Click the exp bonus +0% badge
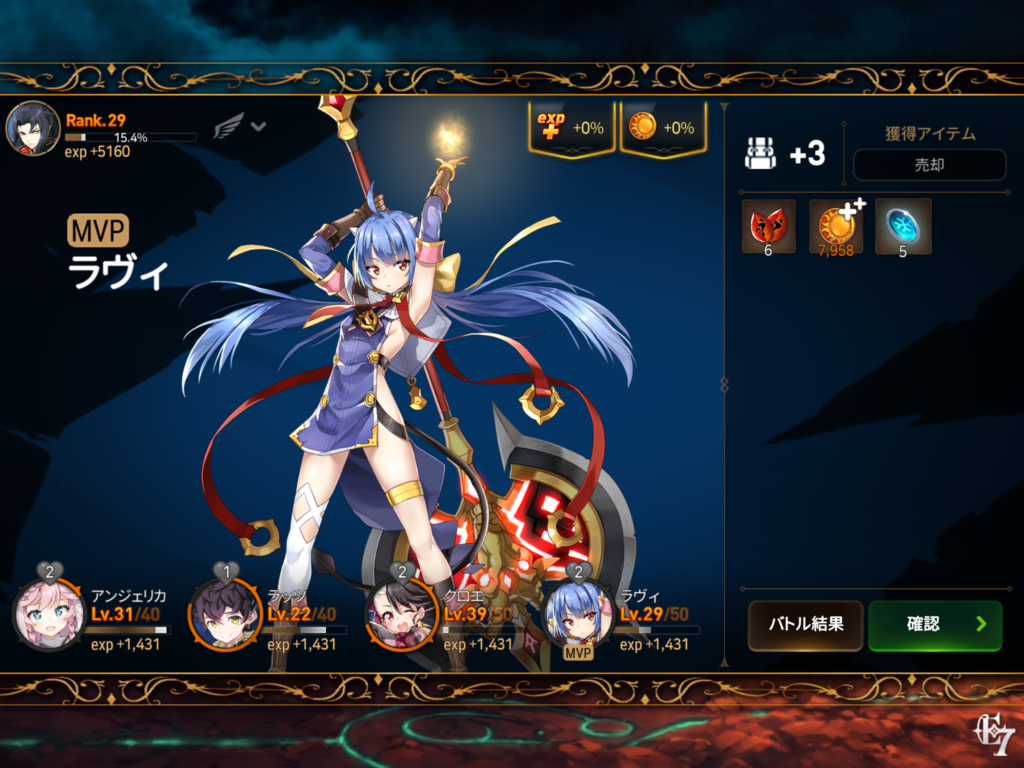Screen dimensions: 1024x768 click(x=571, y=128)
